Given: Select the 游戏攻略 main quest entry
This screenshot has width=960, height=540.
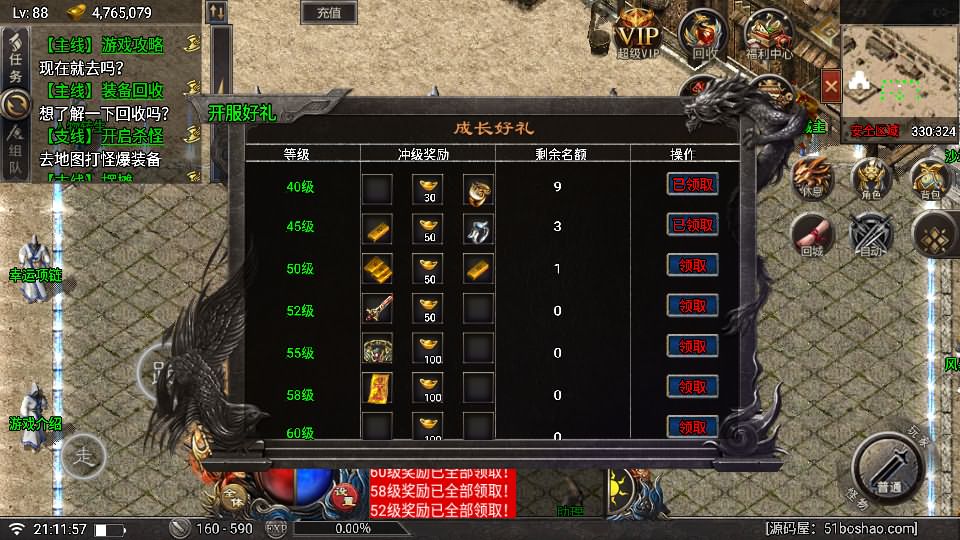Looking at the screenshot, I should pyautogui.click(x=110, y=45).
